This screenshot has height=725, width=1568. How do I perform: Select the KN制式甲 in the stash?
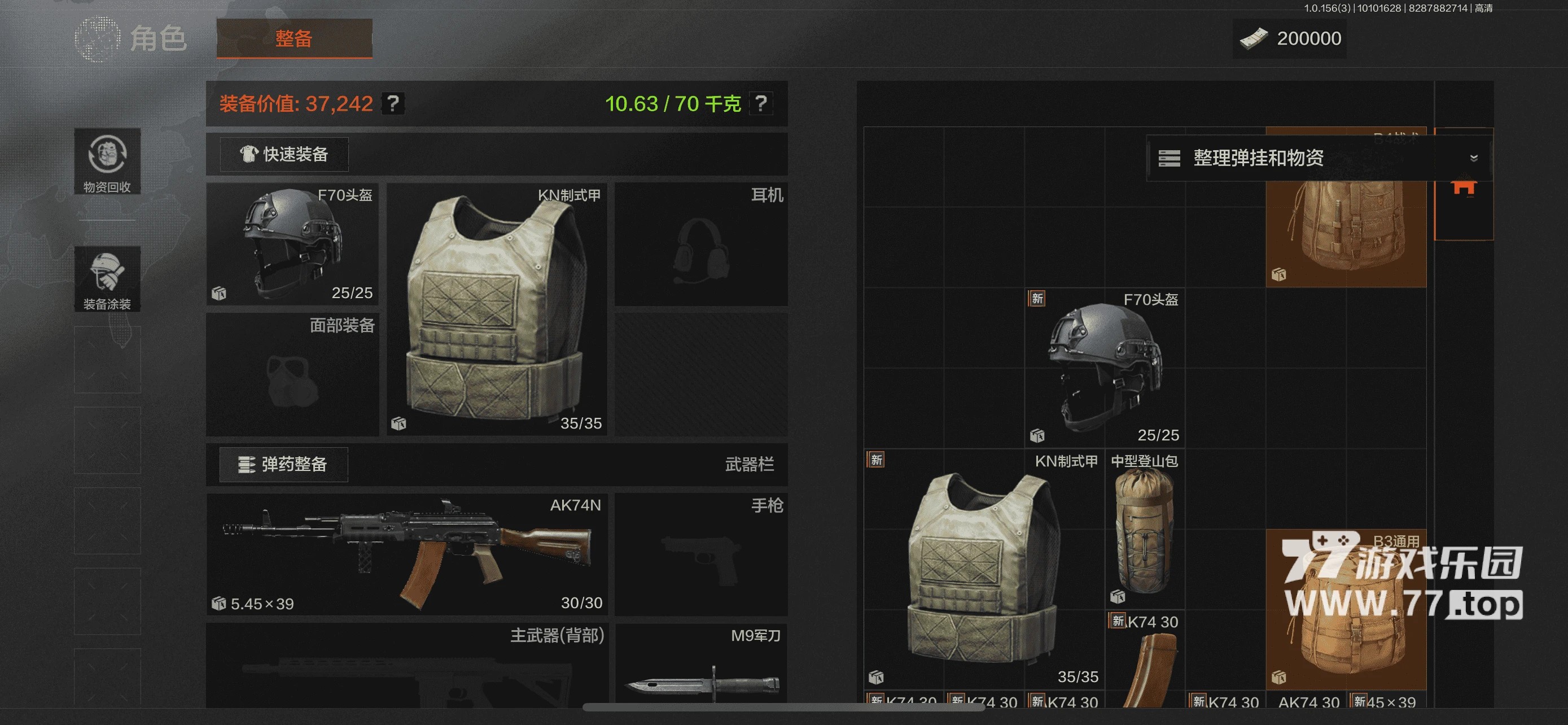pos(984,569)
